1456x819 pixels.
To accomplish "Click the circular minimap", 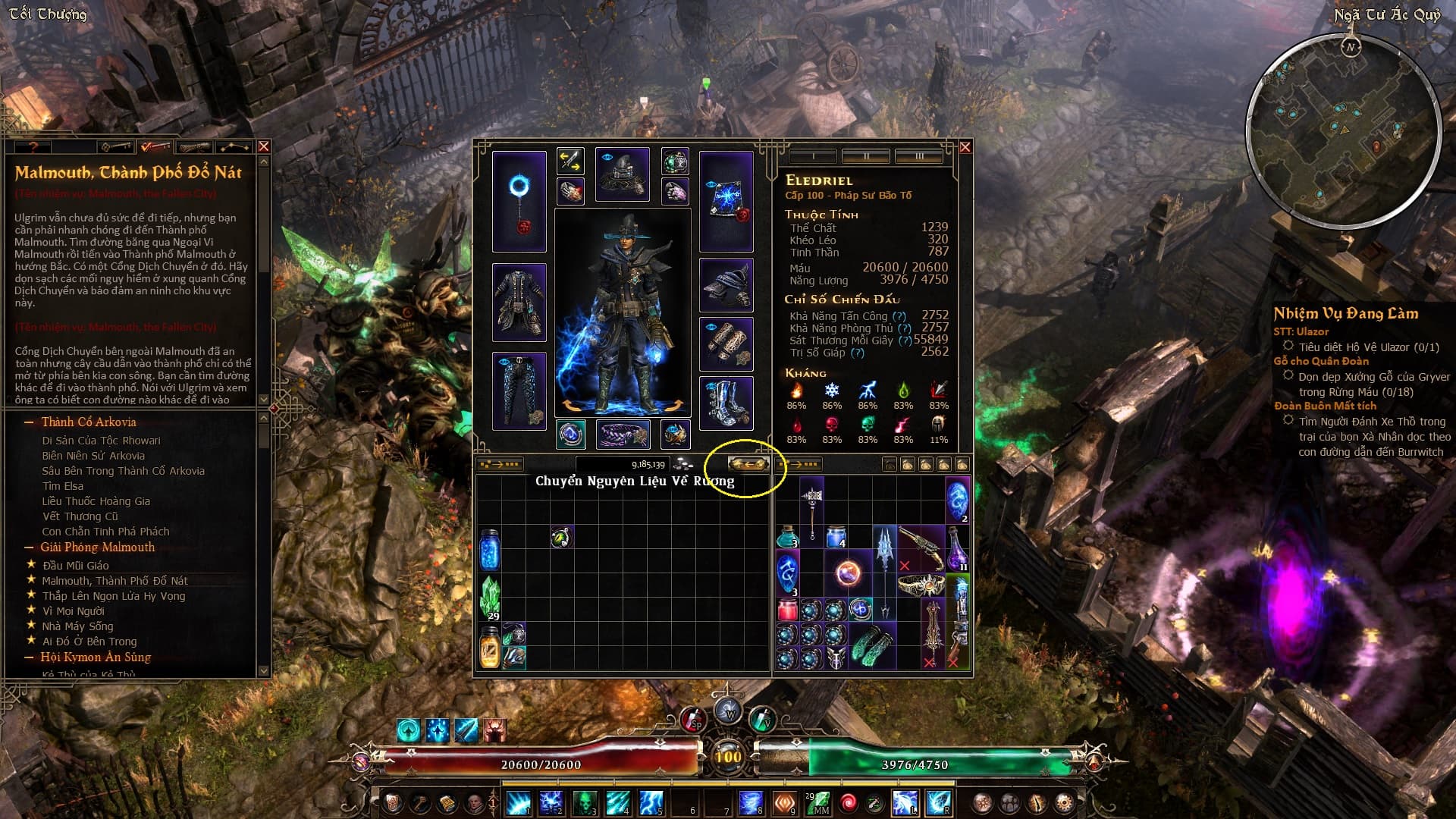I will (1344, 130).
